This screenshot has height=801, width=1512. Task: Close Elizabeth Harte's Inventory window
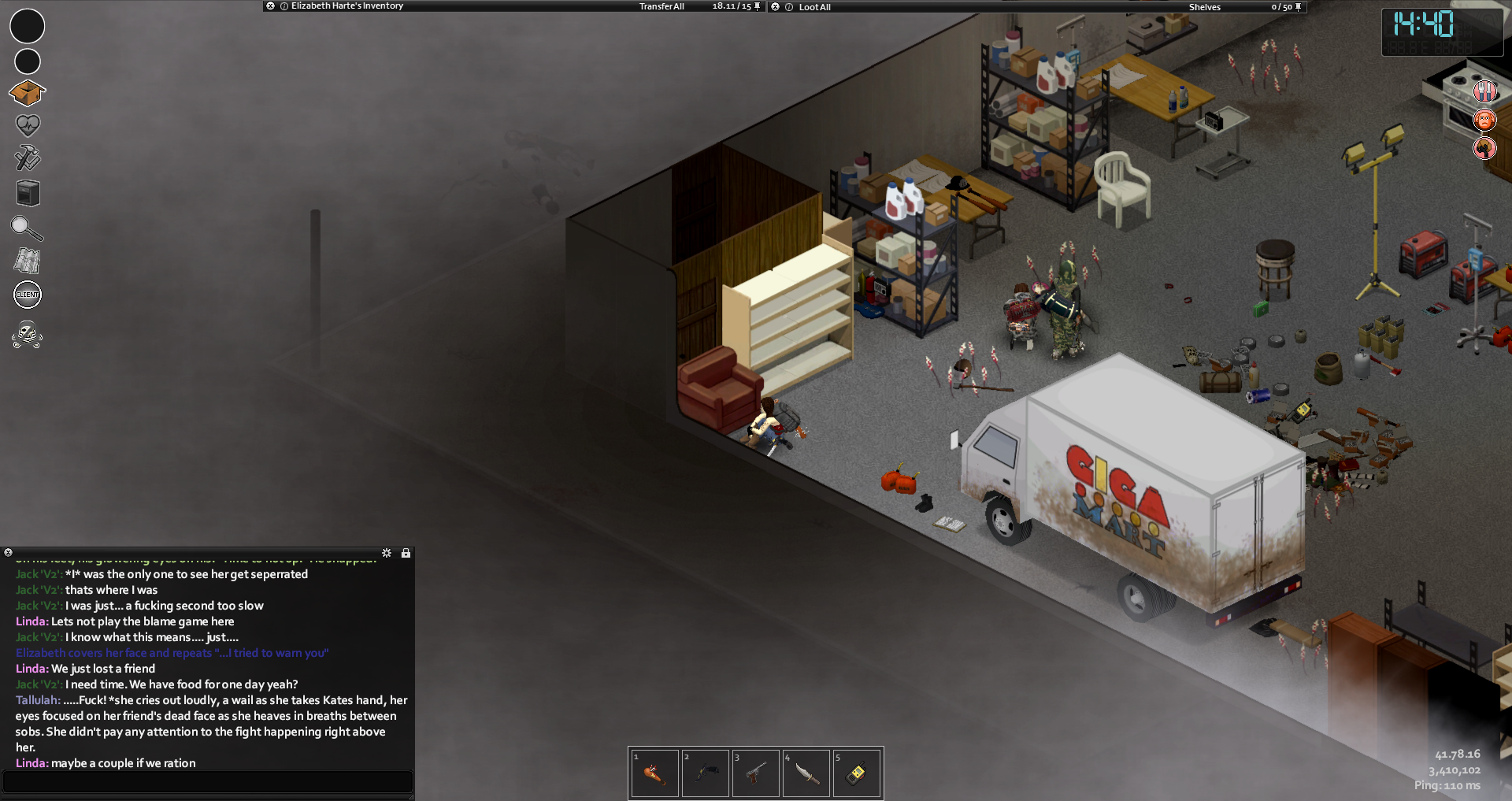271,6
